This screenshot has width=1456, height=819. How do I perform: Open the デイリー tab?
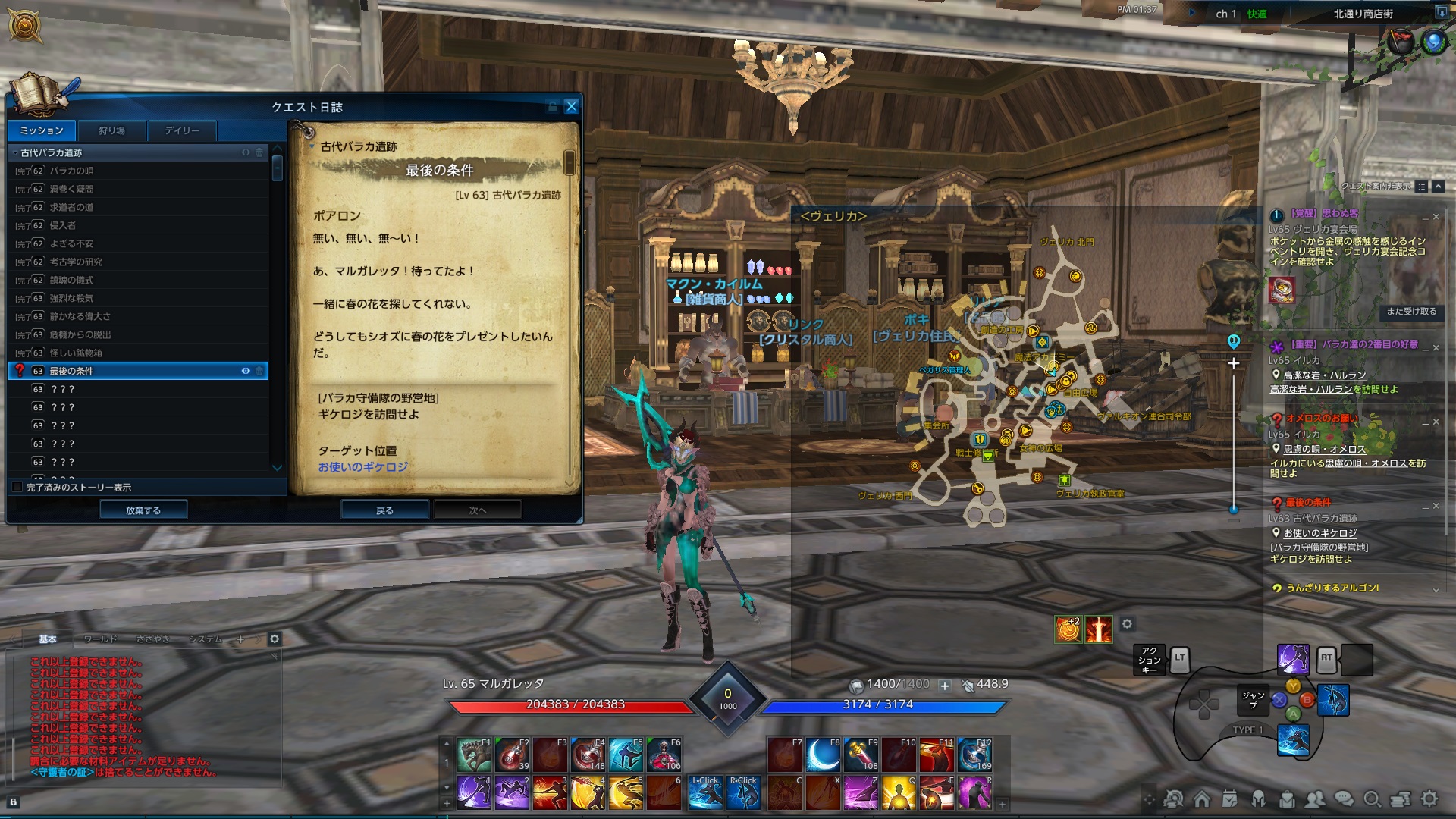tap(180, 130)
